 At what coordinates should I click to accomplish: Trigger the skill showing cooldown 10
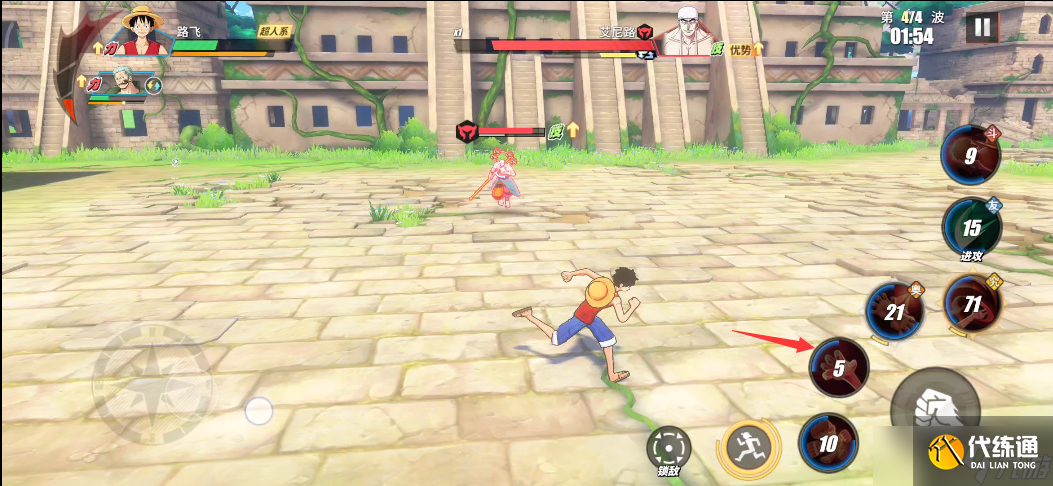tap(828, 443)
